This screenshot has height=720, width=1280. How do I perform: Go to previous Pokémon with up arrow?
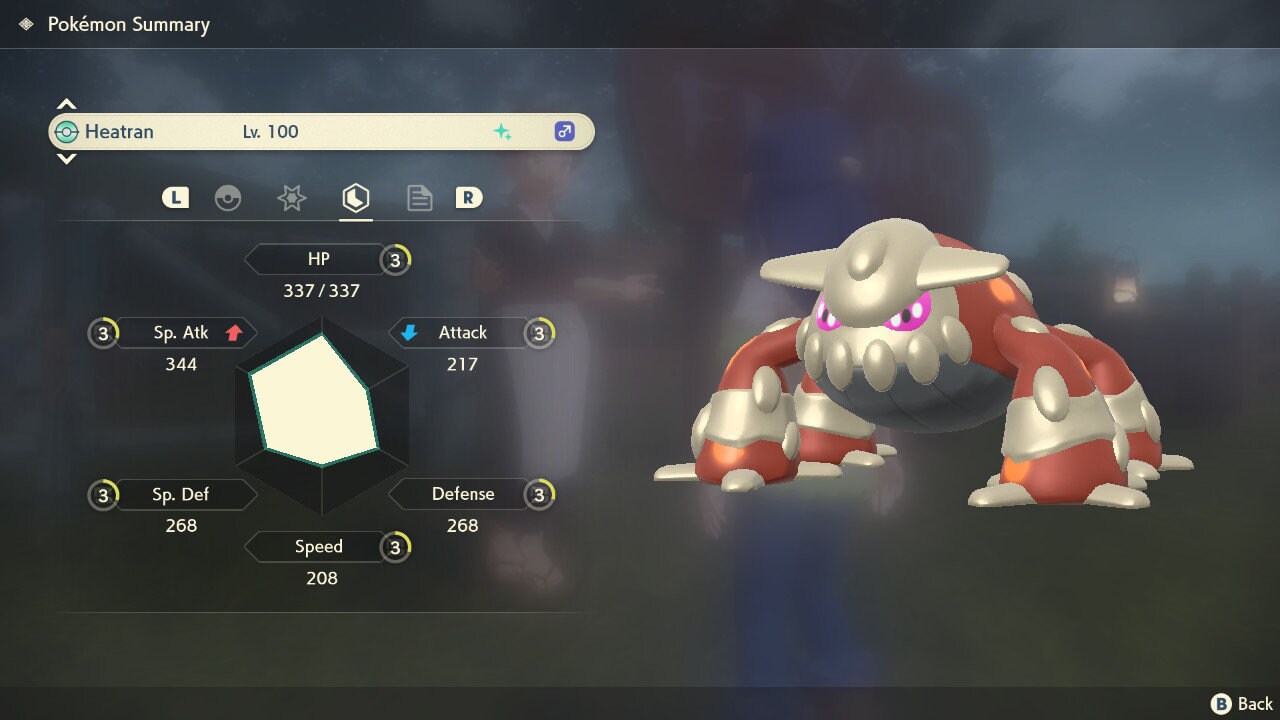66,104
